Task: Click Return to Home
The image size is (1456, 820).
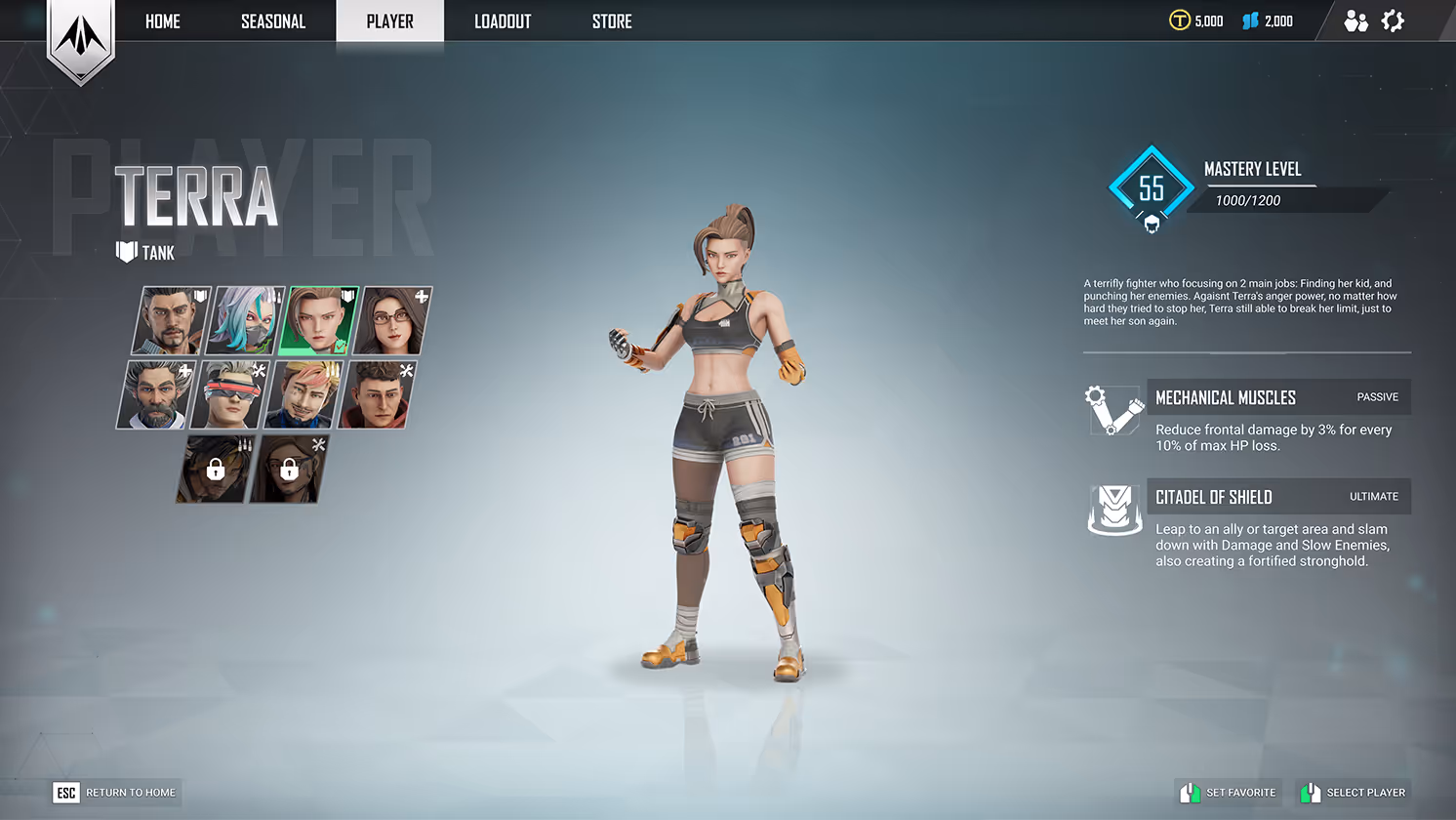Action: point(117,793)
